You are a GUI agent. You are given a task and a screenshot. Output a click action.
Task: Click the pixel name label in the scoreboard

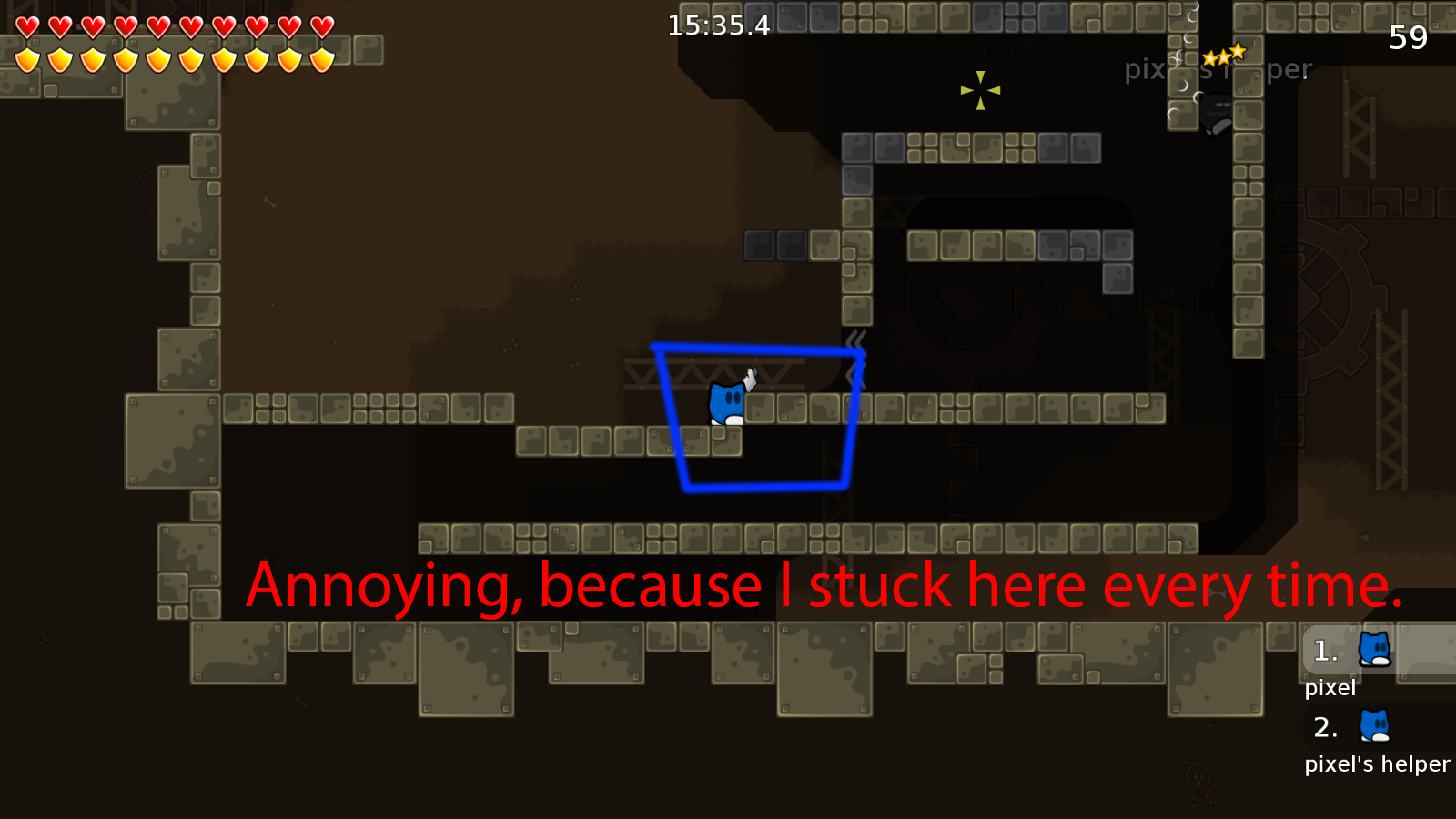[1331, 688]
